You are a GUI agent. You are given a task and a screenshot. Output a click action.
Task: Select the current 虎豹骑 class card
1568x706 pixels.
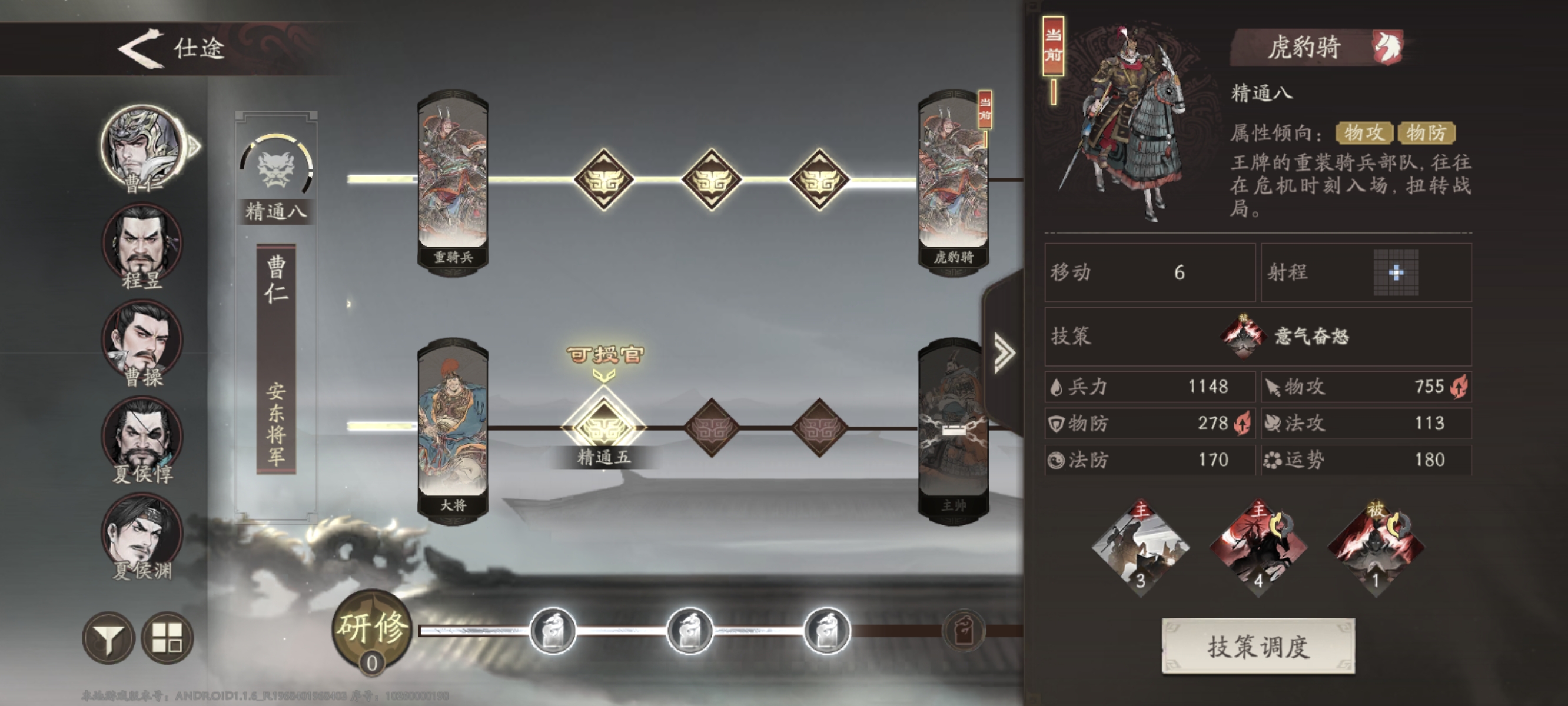click(952, 181)
